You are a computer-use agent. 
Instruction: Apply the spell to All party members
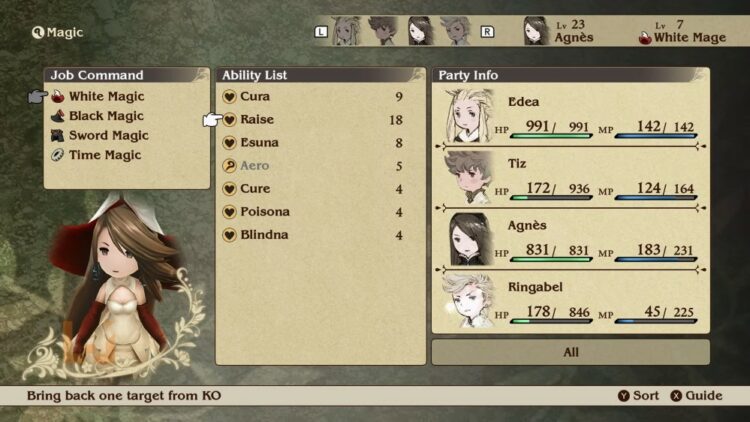pyautogui.click(x=570, y=352)
